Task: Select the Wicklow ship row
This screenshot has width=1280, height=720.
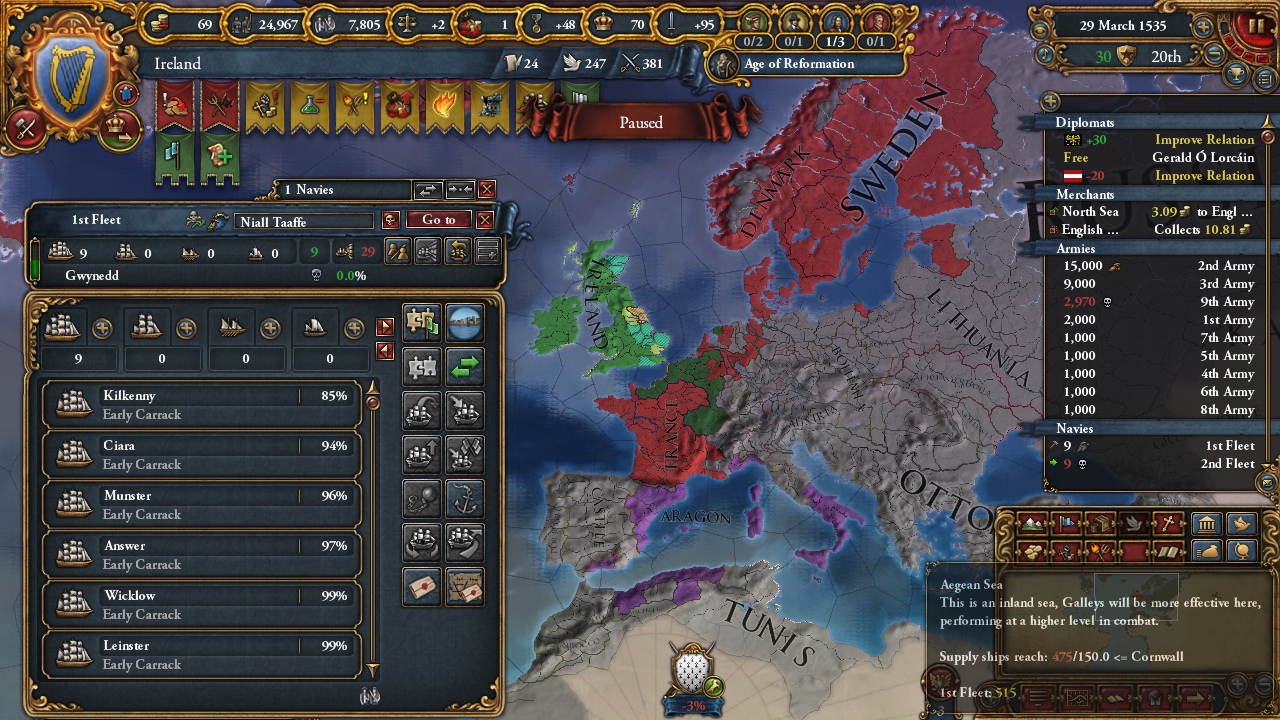Action: (200, 604)
